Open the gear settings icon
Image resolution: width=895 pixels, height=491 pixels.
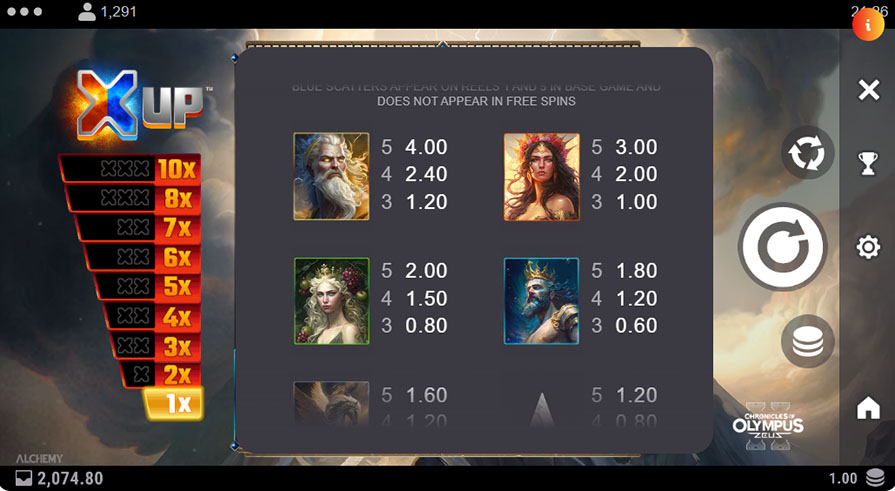868,247
